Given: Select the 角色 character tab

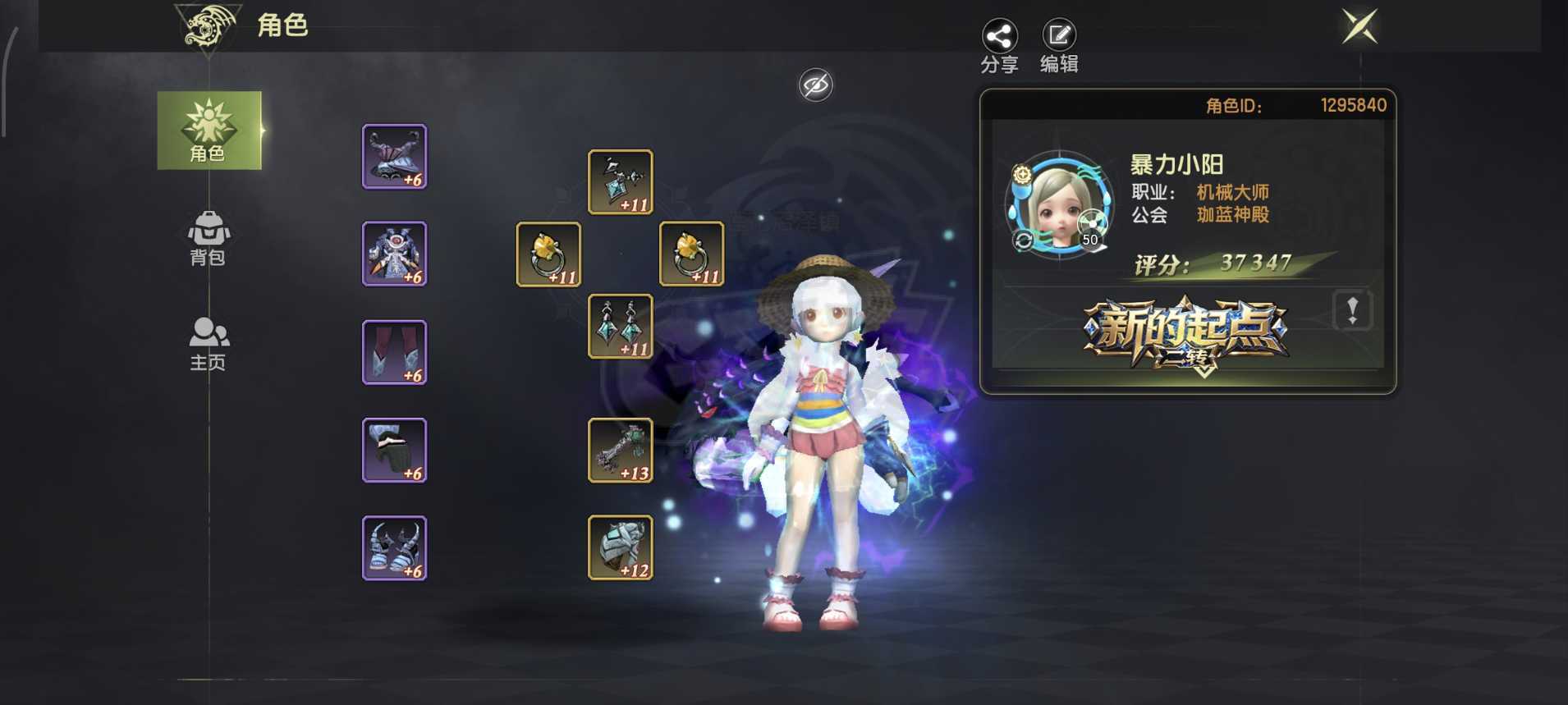Looking at the screenshot, I should coord(209,131).
